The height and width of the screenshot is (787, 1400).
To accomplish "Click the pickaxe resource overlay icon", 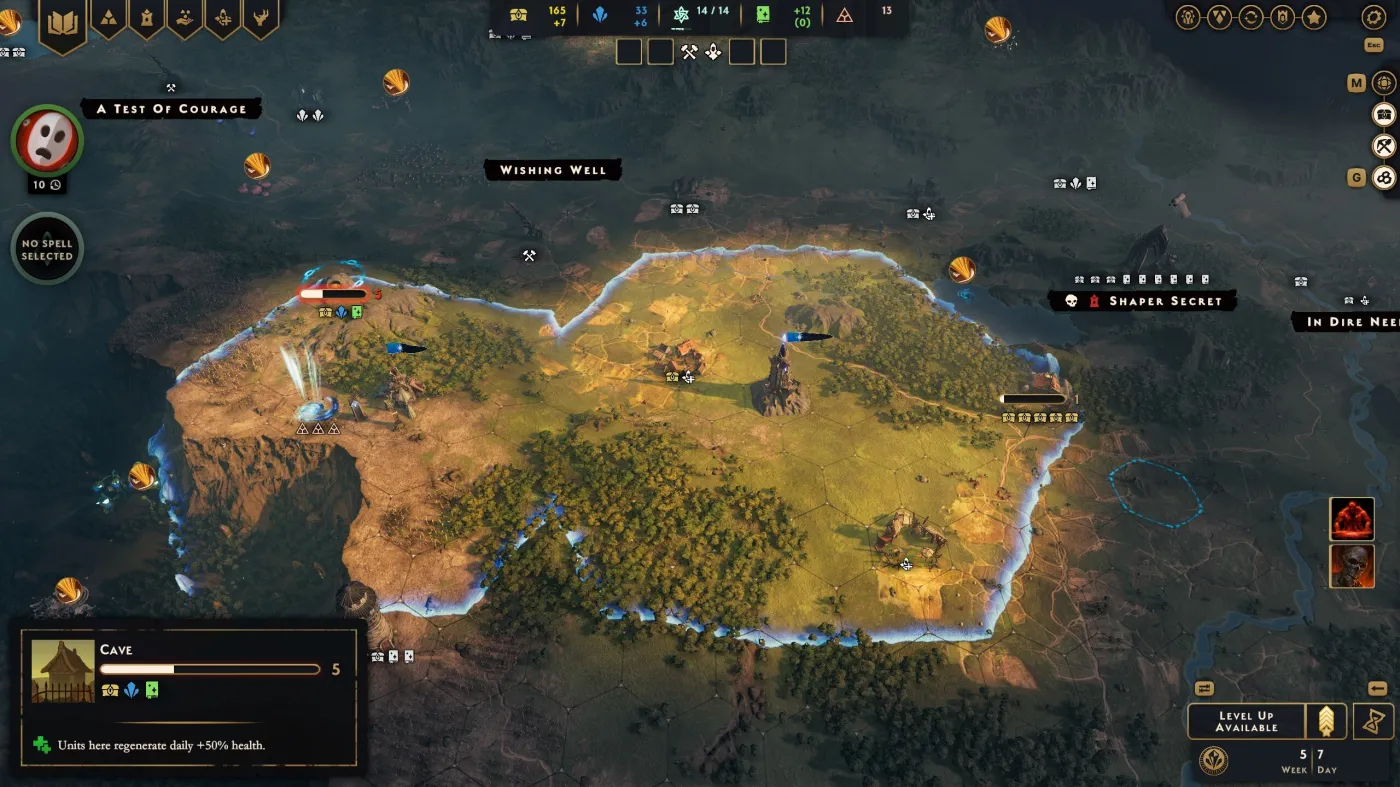I will [1384, 146].
